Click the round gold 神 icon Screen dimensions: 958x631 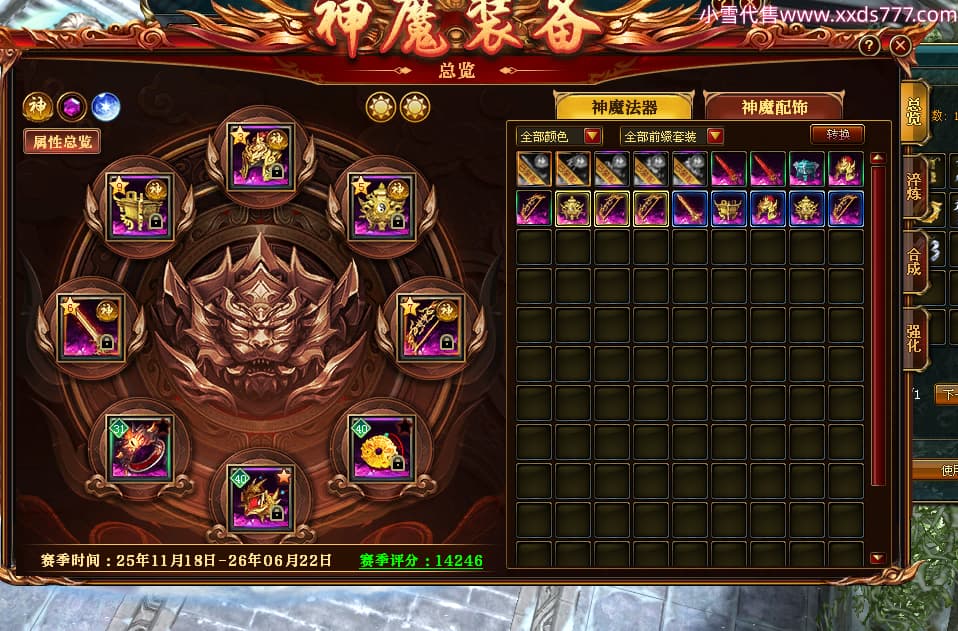point(38,106)
